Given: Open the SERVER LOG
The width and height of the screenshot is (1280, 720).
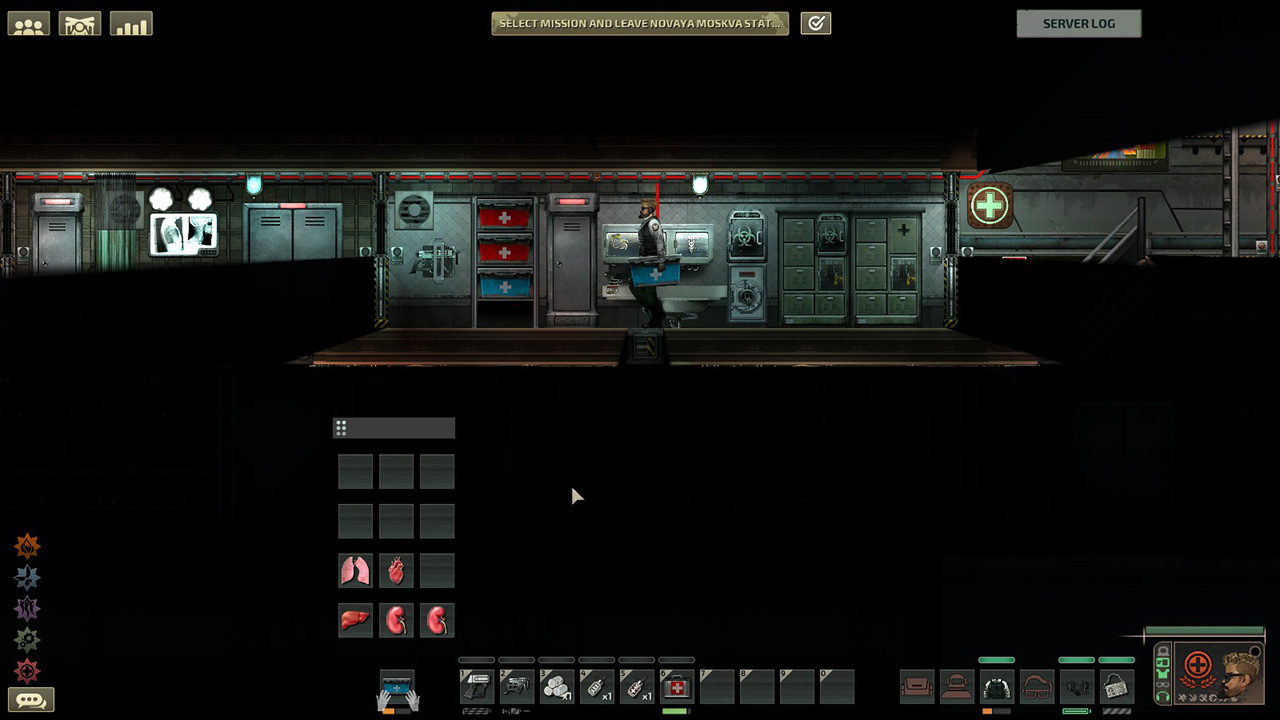Looking at the screenshot, I should tap(1079, 23).
